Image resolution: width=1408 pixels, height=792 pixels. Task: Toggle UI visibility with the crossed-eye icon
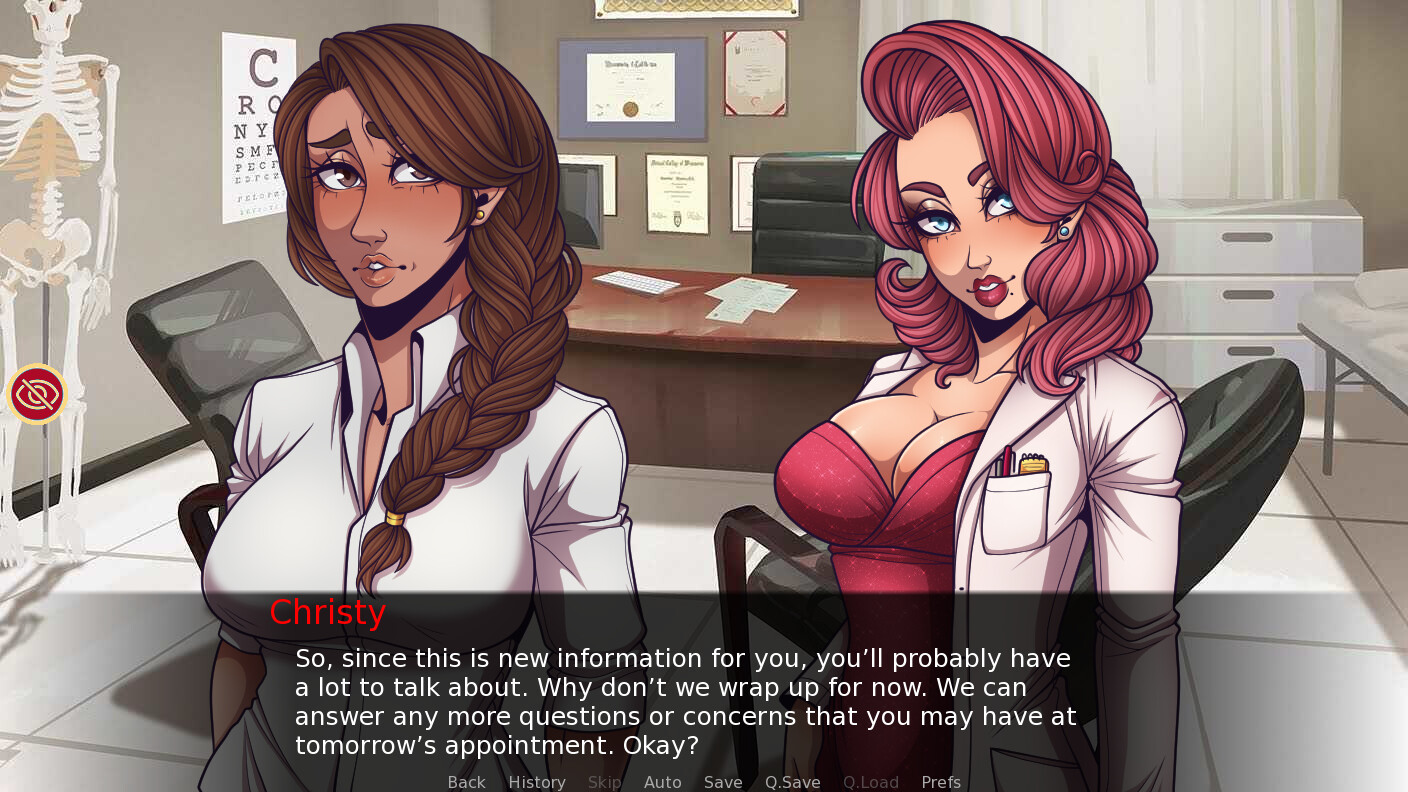(37, 394)
